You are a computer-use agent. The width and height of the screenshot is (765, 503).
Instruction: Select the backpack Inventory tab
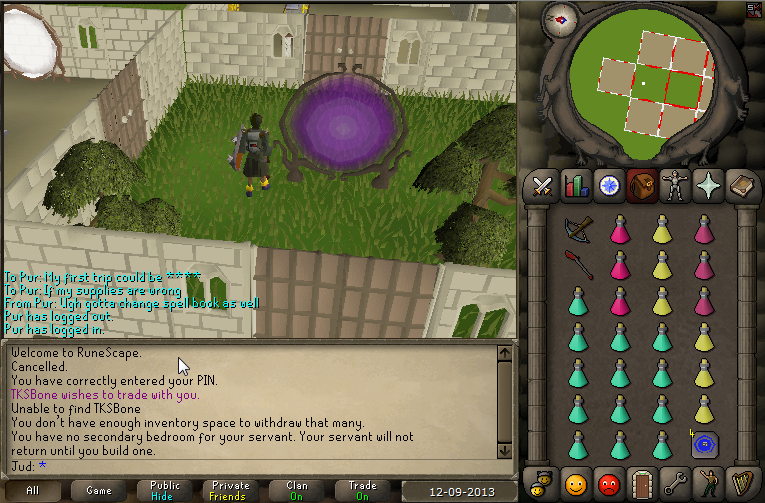click(642, 185)
